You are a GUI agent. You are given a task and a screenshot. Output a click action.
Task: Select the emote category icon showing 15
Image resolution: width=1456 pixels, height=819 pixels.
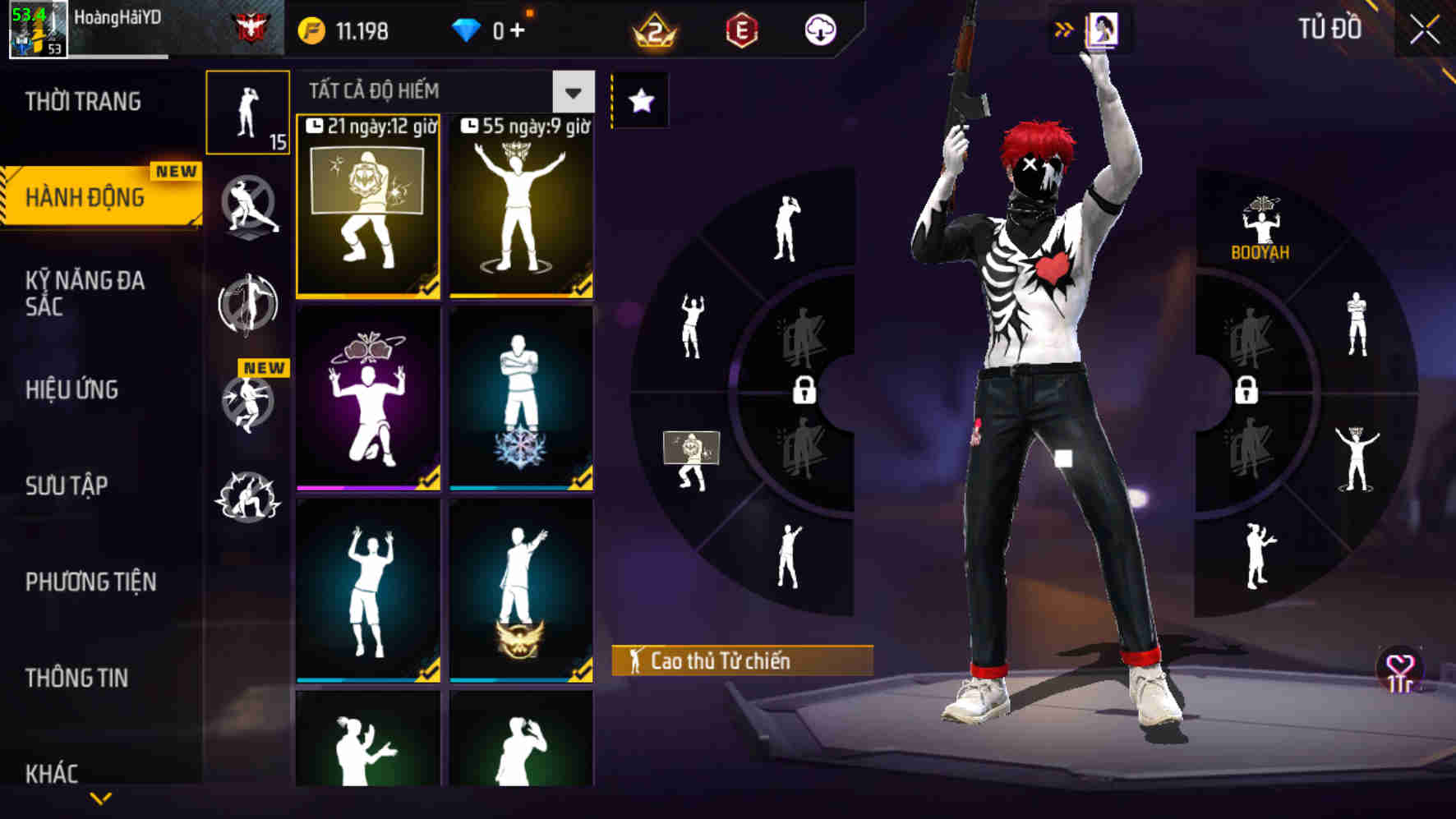coord(248,113)
